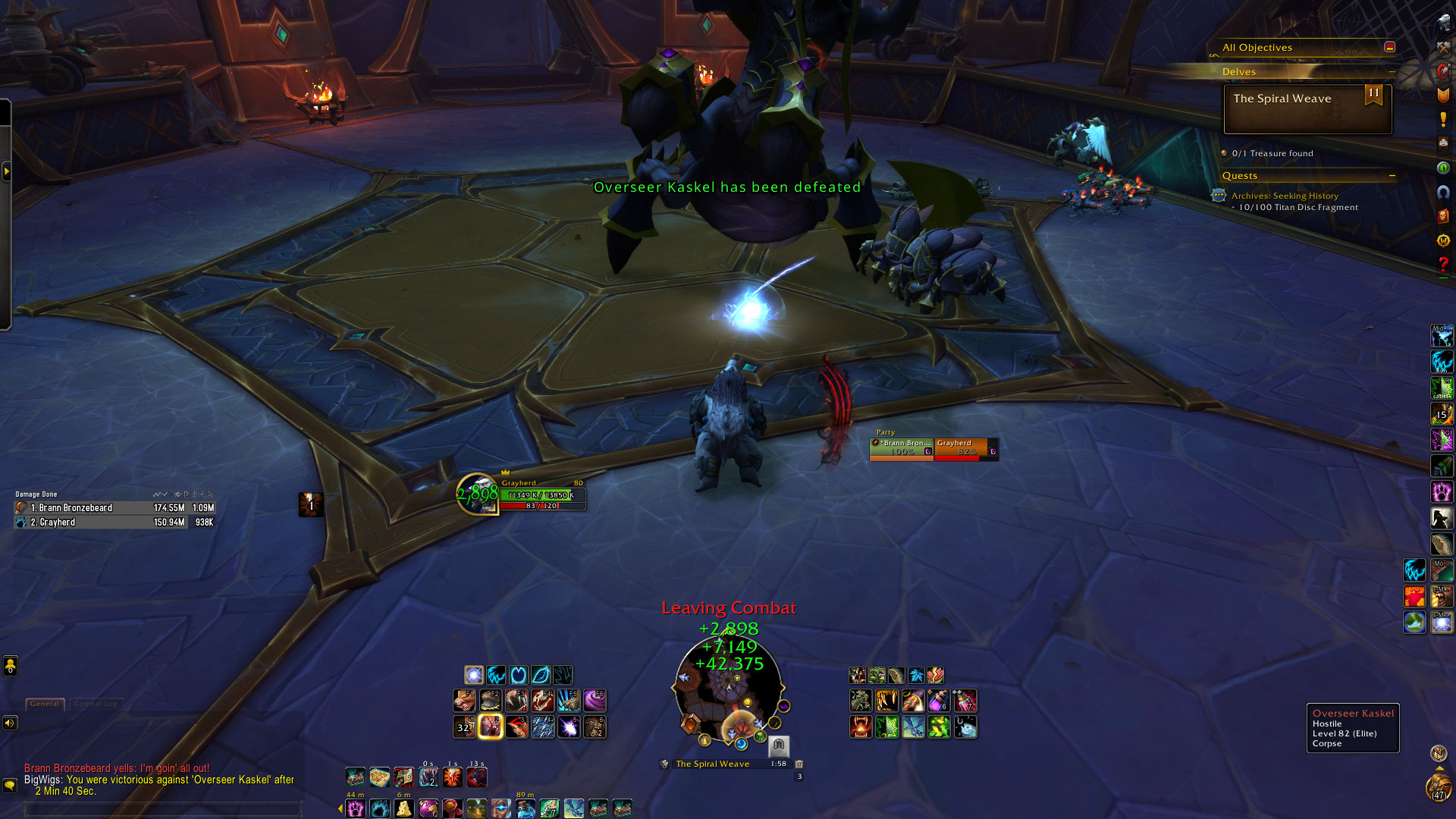The height and width of the screenshot is (819, 1456).
Task: Open the chat speech bubble menu
Action: pyautogui.click(x=10, y=785)
